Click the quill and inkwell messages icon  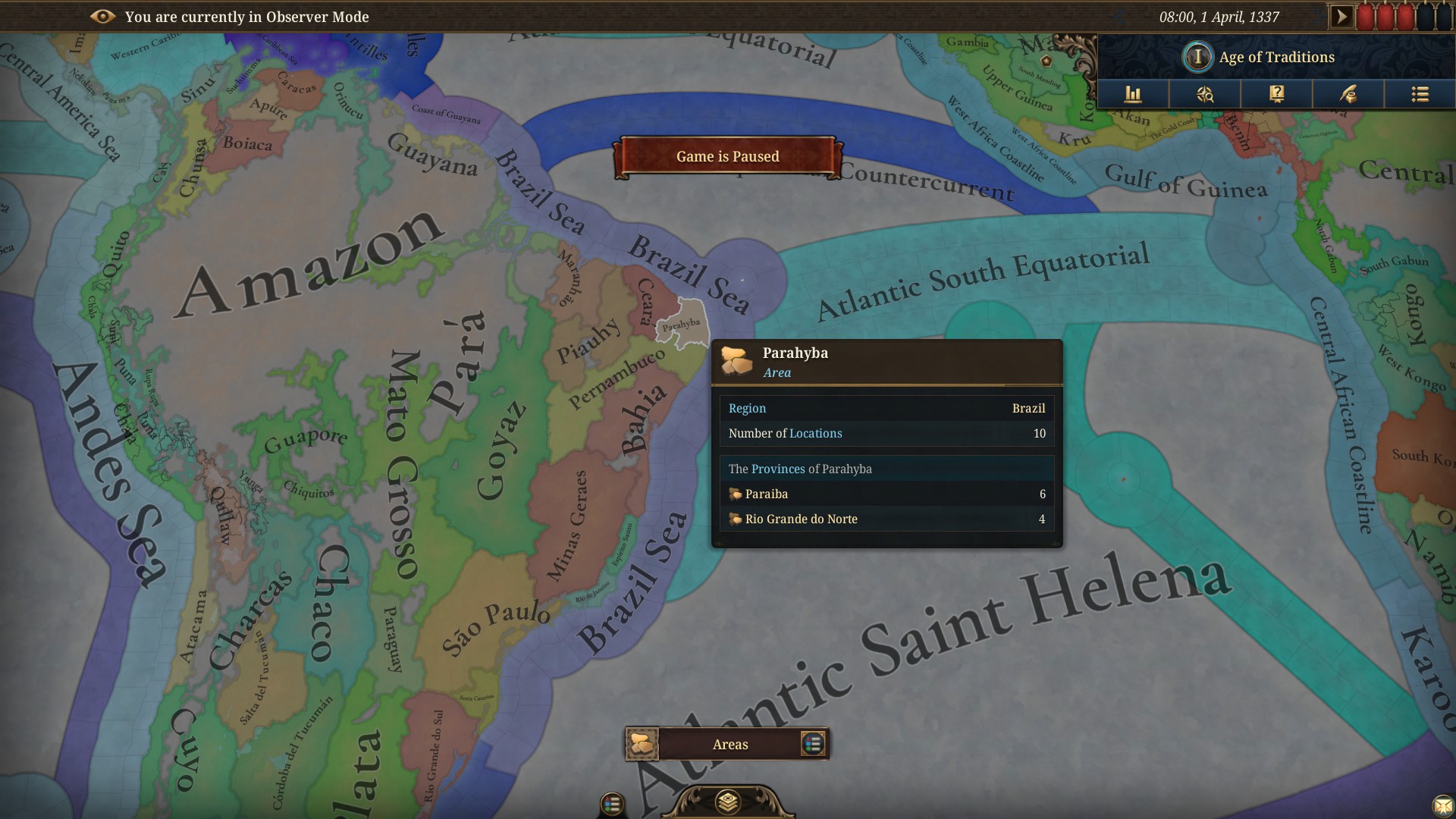pos(1349,94)
